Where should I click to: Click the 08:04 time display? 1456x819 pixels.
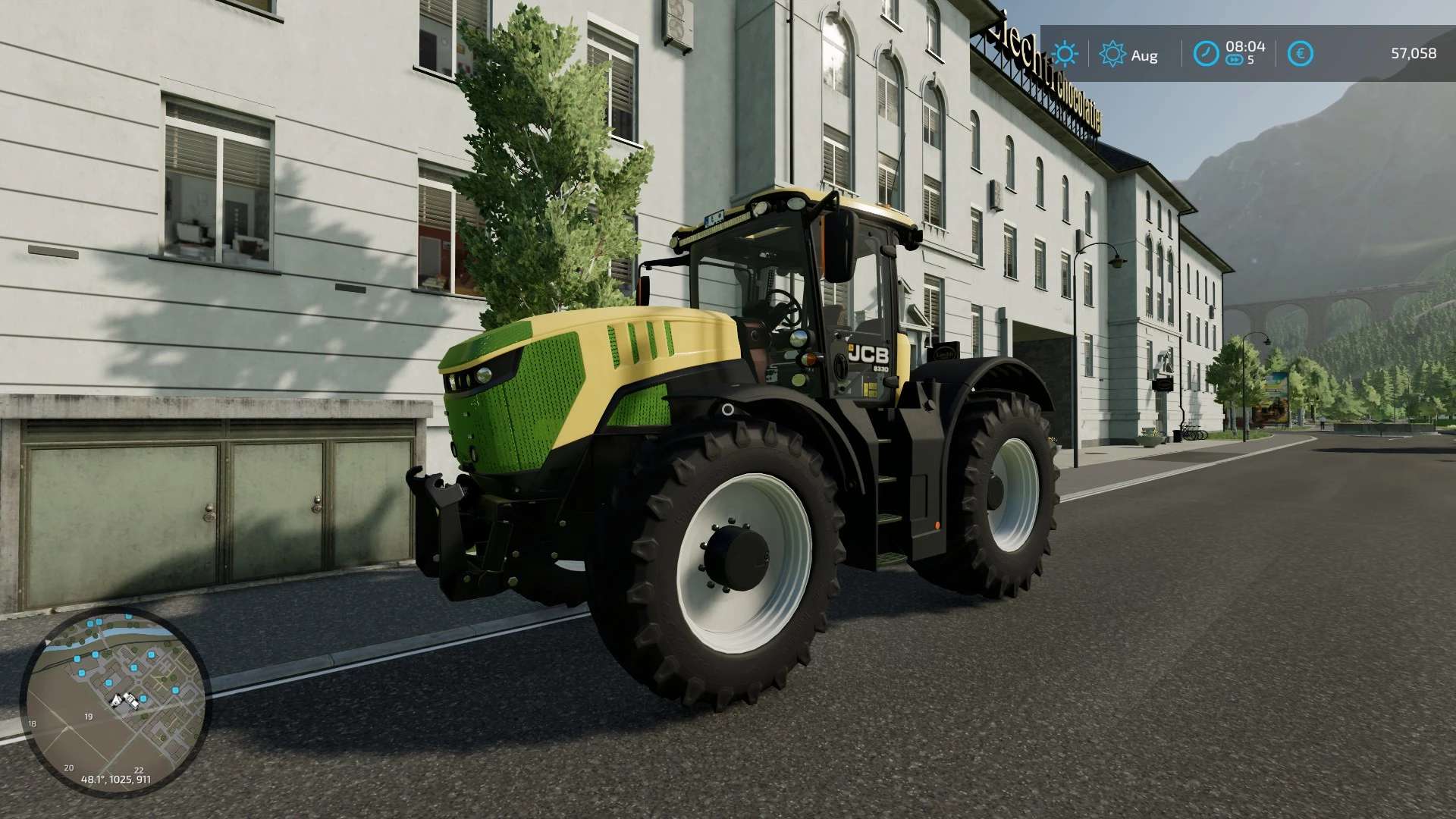[x=1245, y=45]
